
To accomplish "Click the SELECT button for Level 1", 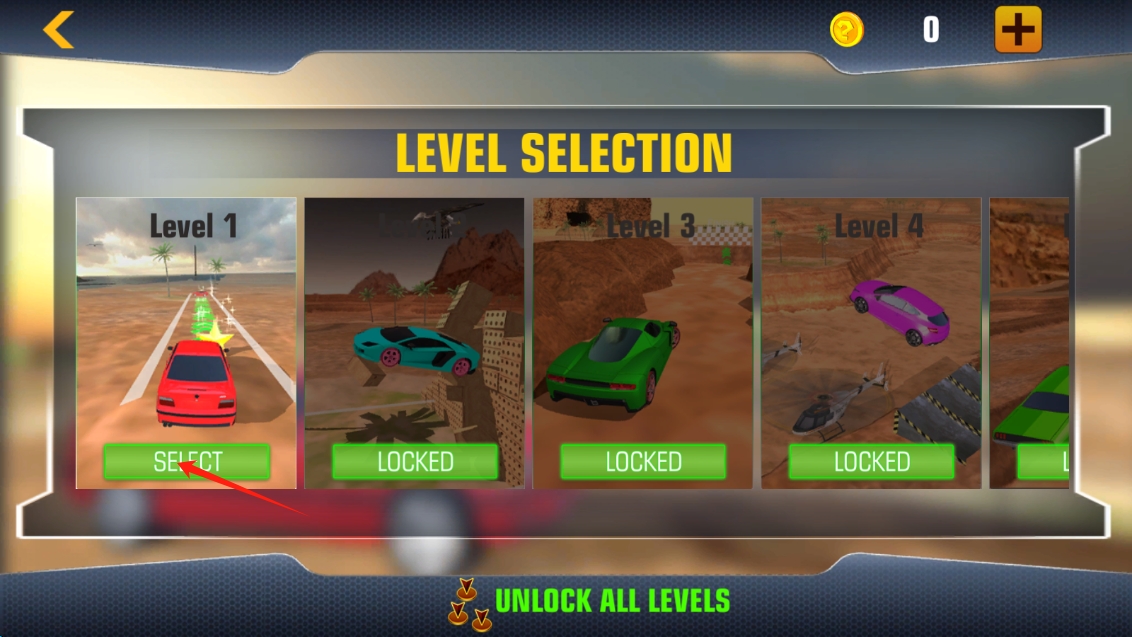I will coord(186,462).
